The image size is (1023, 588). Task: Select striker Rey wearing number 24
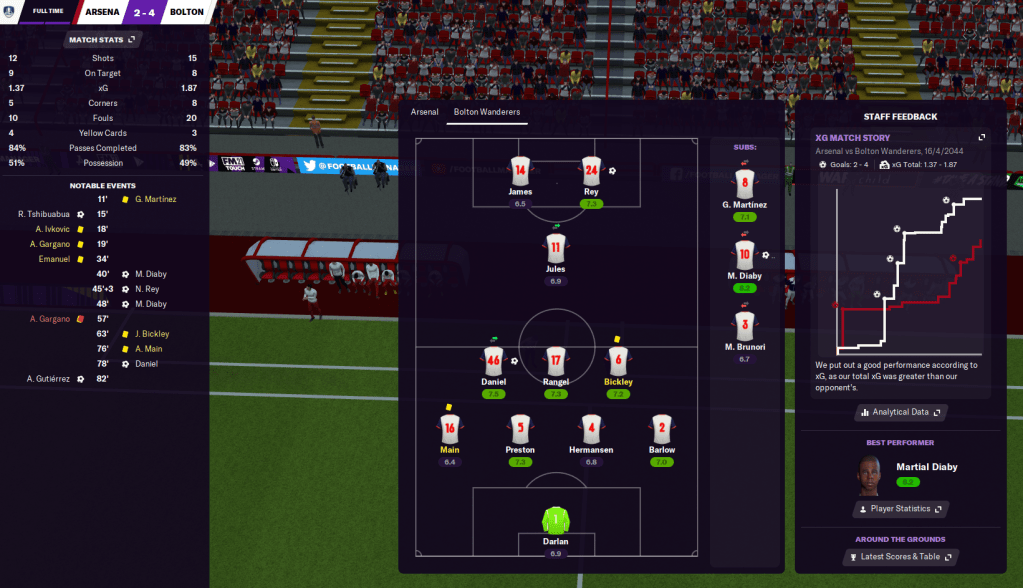click(591, 171)
